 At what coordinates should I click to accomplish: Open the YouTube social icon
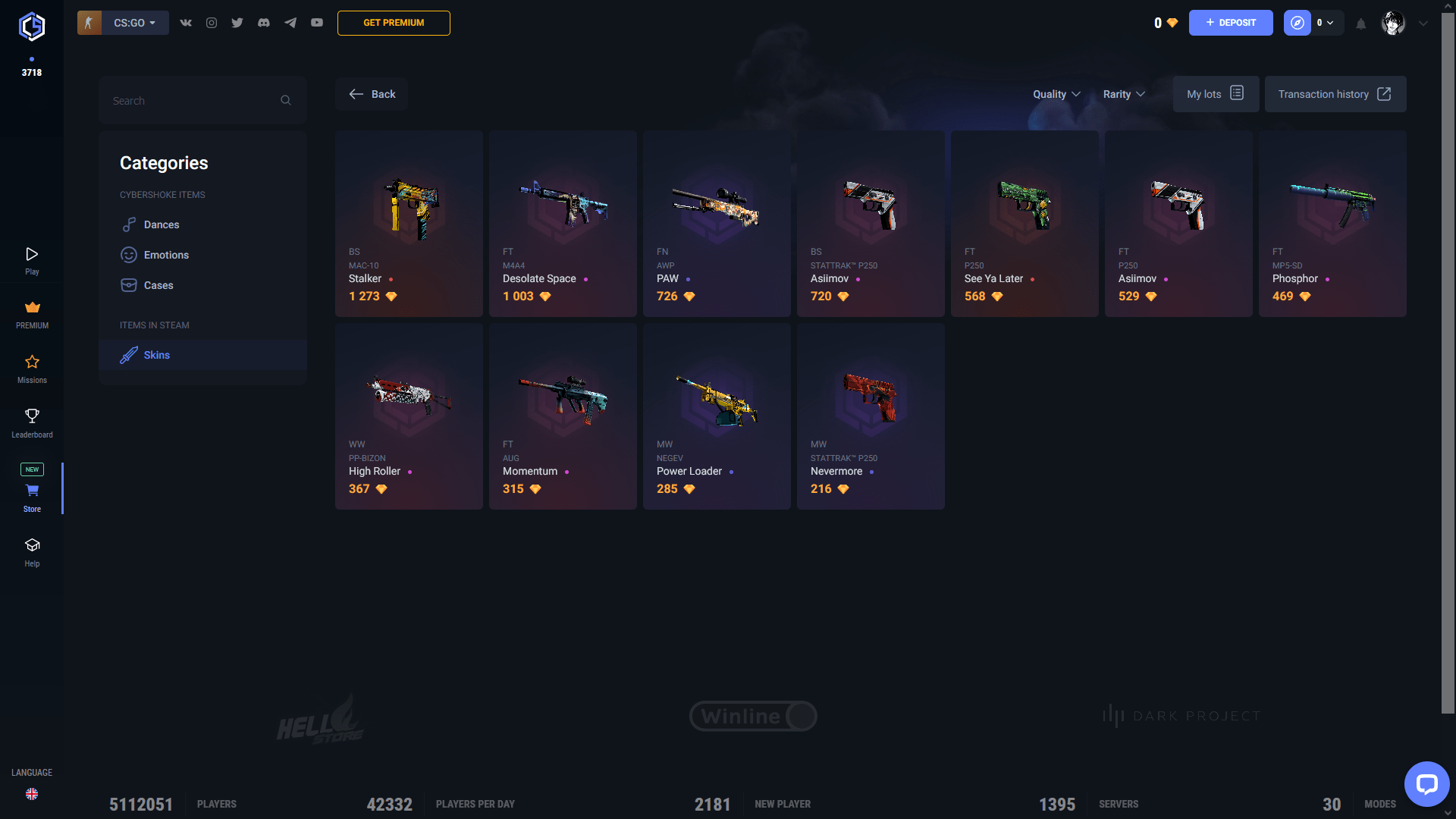(x=317, y=23)
